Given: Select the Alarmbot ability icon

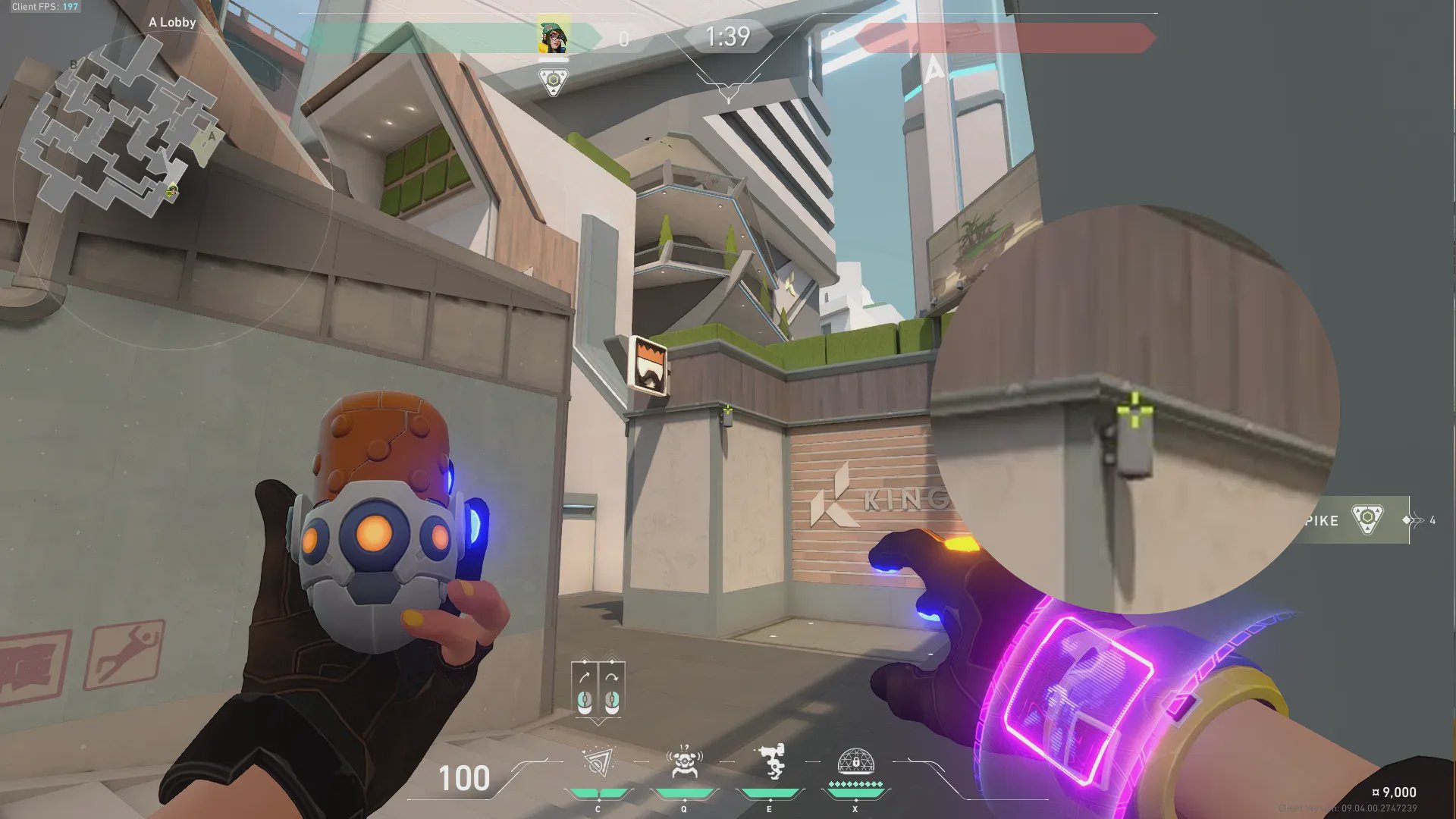Looking at the screenshot, I should tap(684, 763).
